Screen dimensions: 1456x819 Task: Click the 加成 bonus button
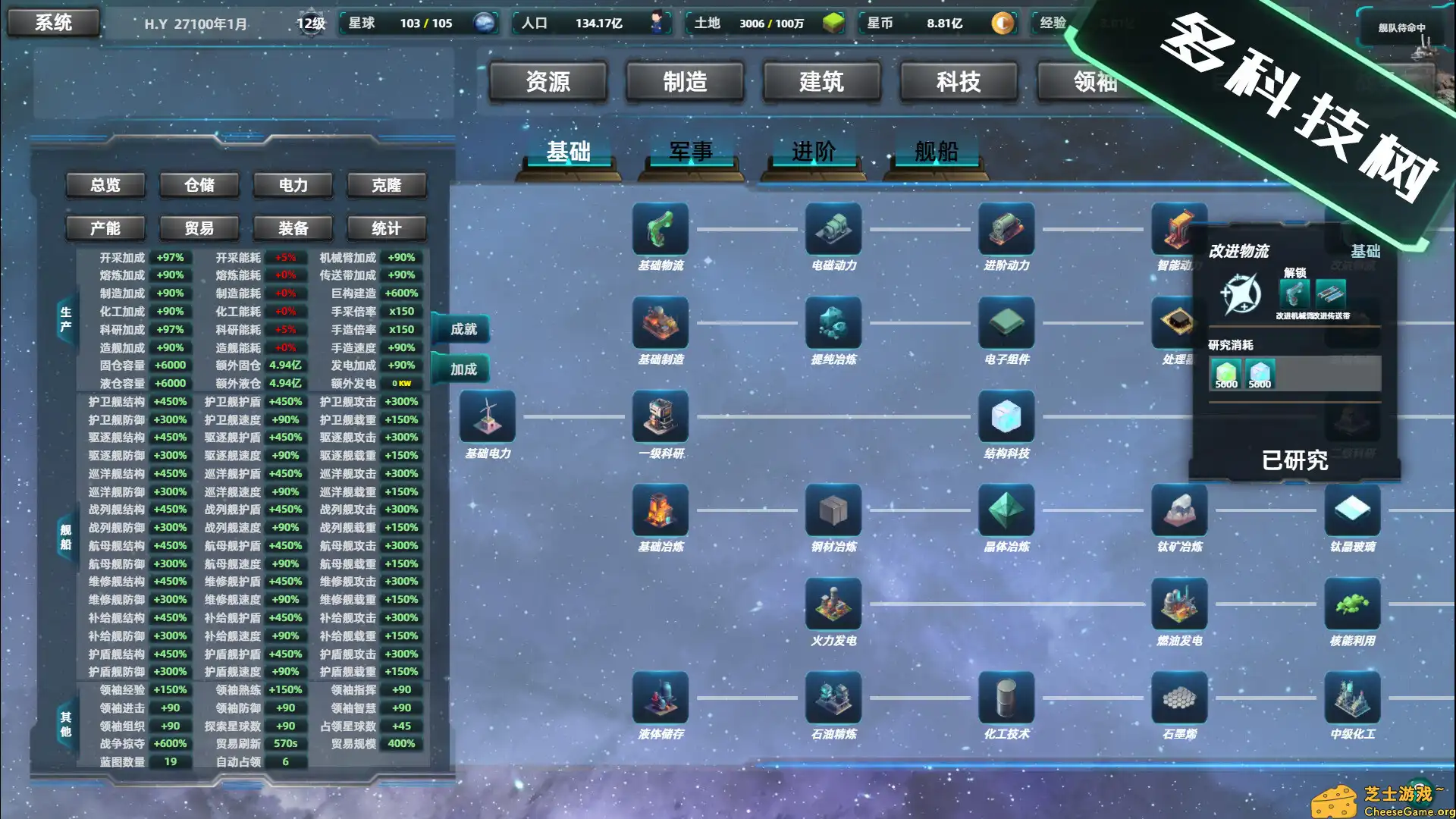pos(463,369)
